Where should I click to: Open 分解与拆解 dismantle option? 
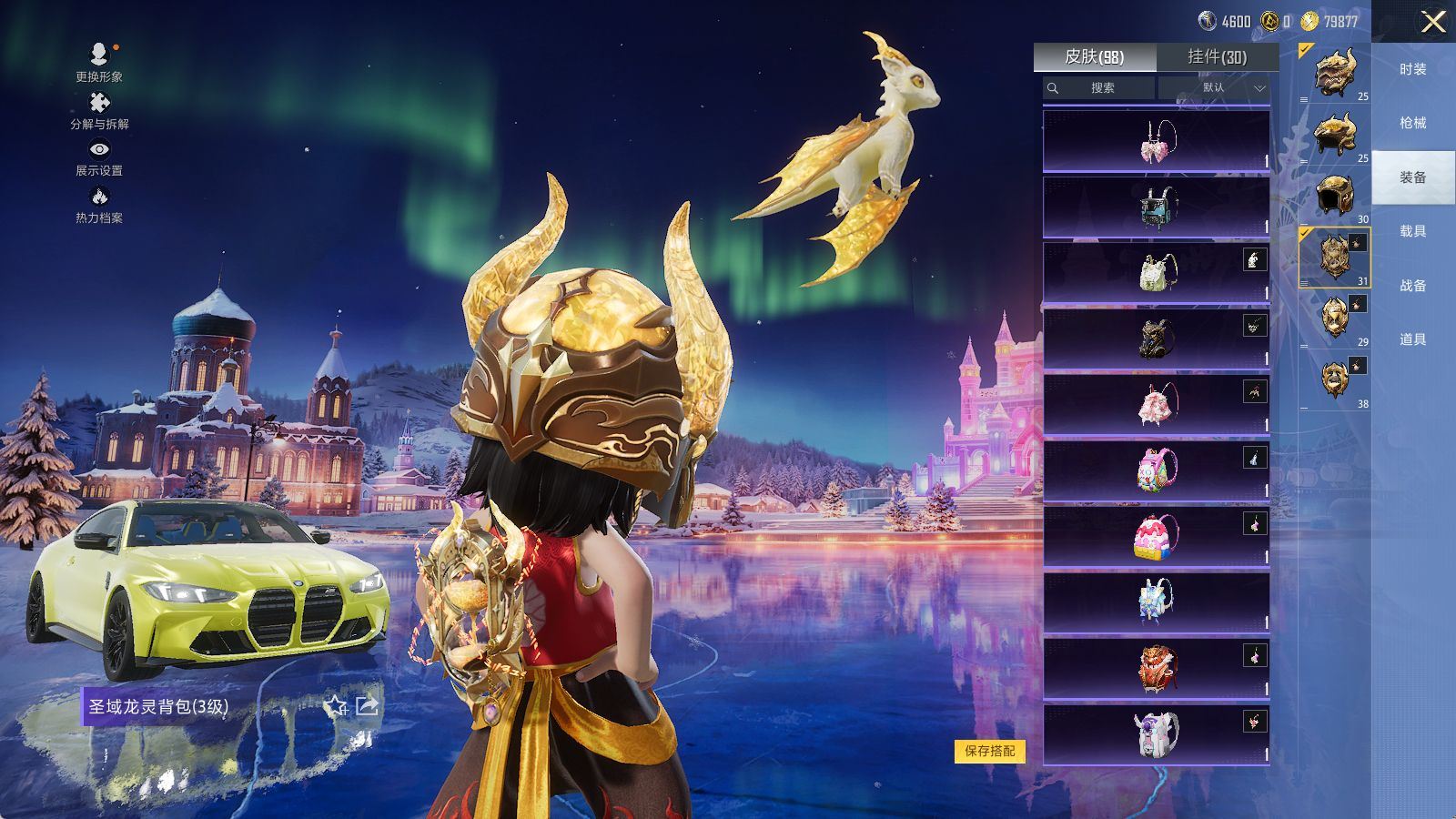(x=99, y=111)
